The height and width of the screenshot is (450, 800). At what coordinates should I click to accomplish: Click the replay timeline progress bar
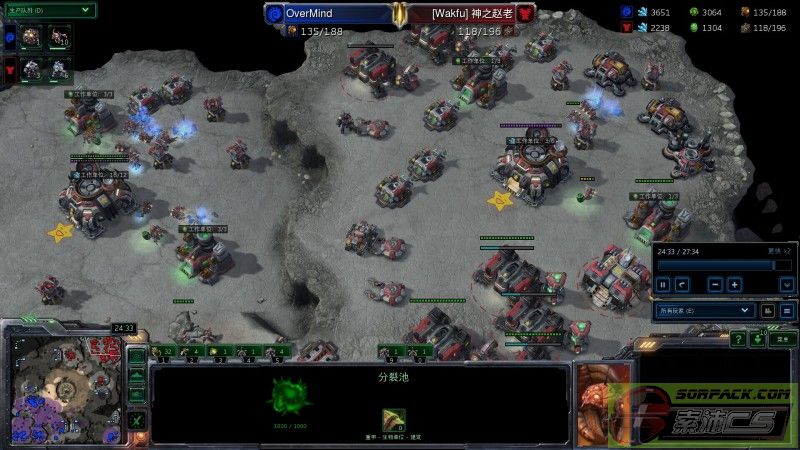(x=714, y=265)
